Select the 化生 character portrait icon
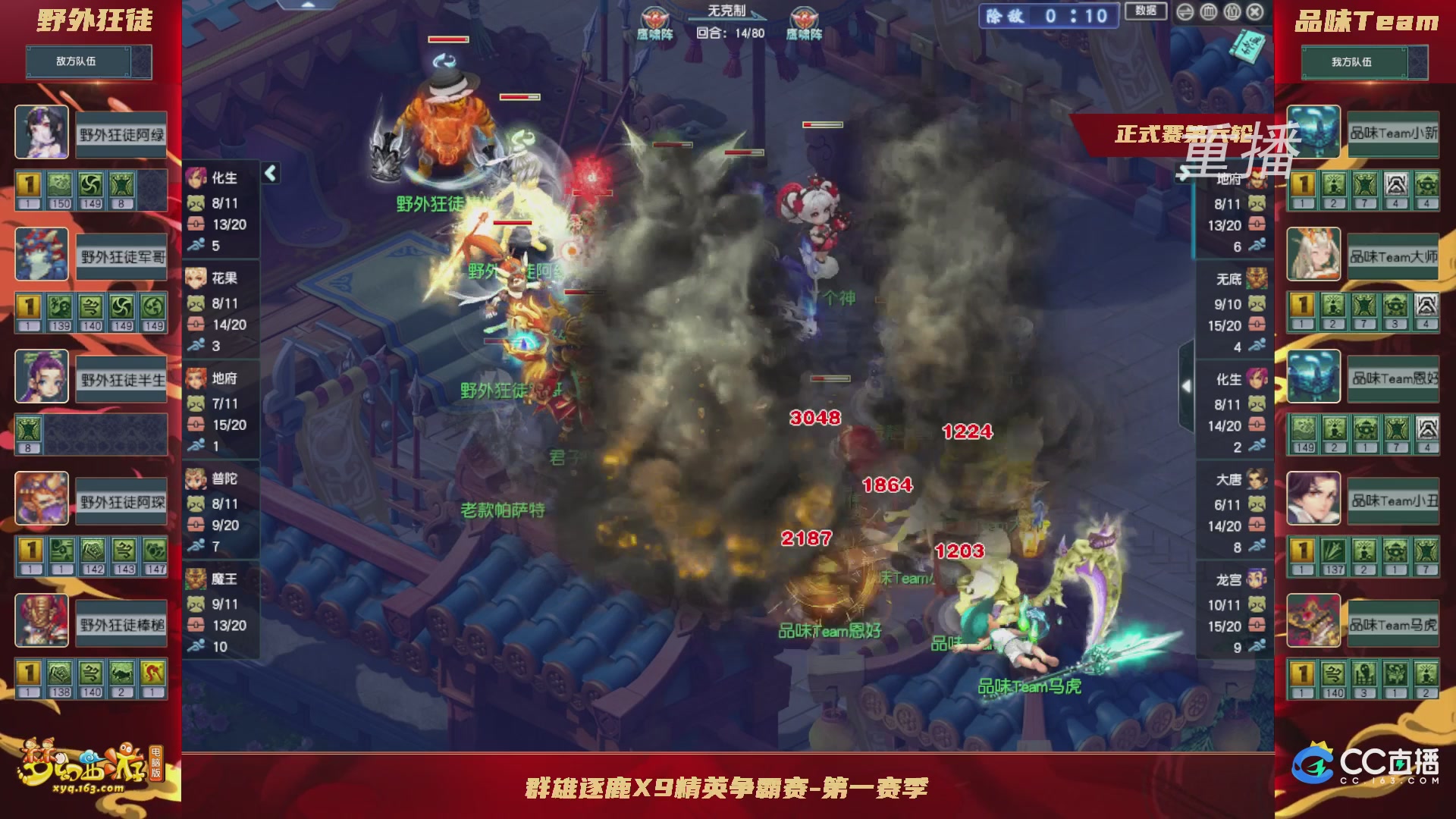Image resolution: width=1456 pixels, height=819 pixels. (x=196, y=176)
